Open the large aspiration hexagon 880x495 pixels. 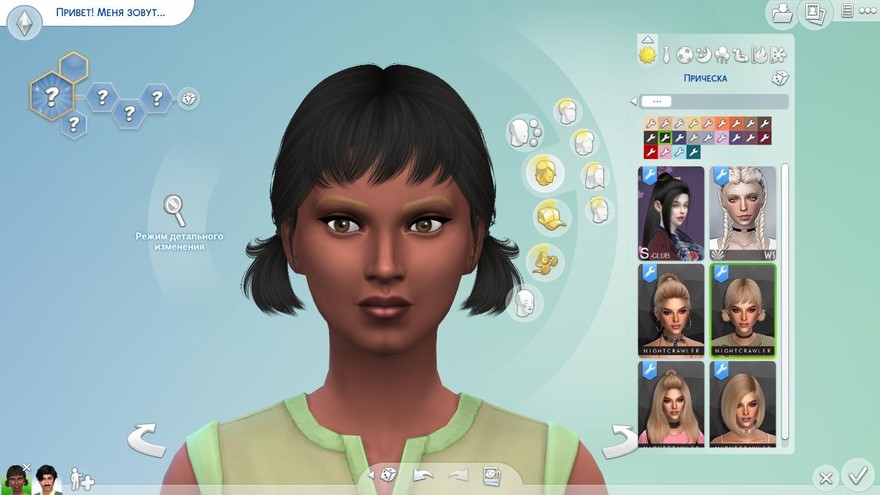click(51, 96)
